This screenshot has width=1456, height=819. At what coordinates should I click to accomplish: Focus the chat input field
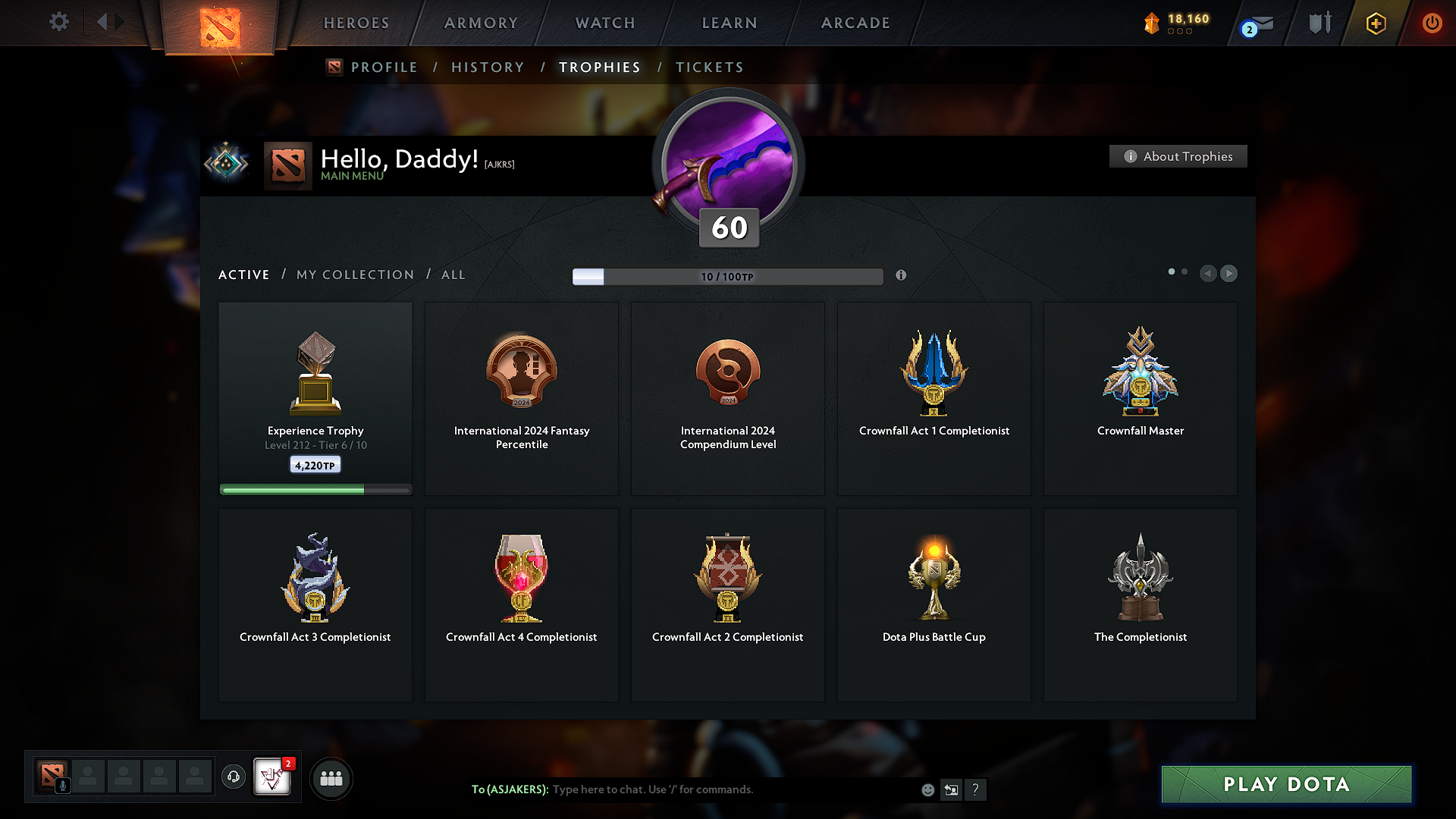(728, 789)
